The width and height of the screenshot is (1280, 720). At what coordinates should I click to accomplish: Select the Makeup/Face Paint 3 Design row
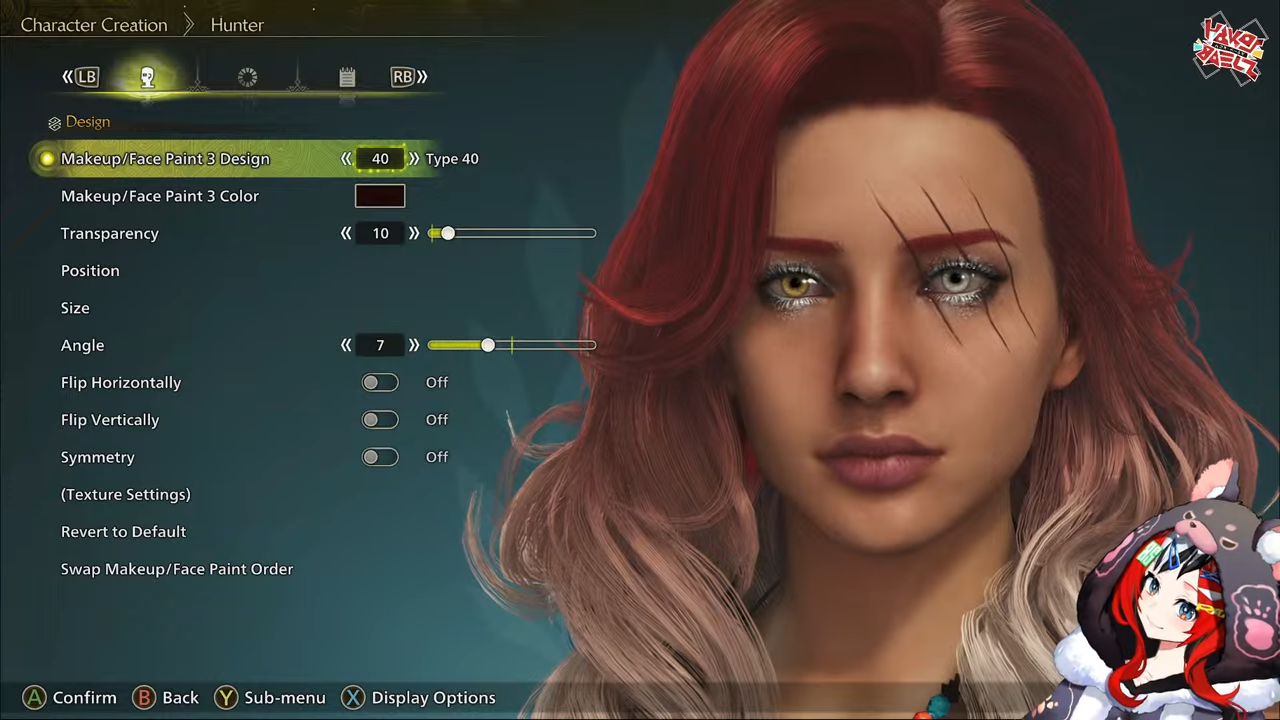tap(165, 159)
